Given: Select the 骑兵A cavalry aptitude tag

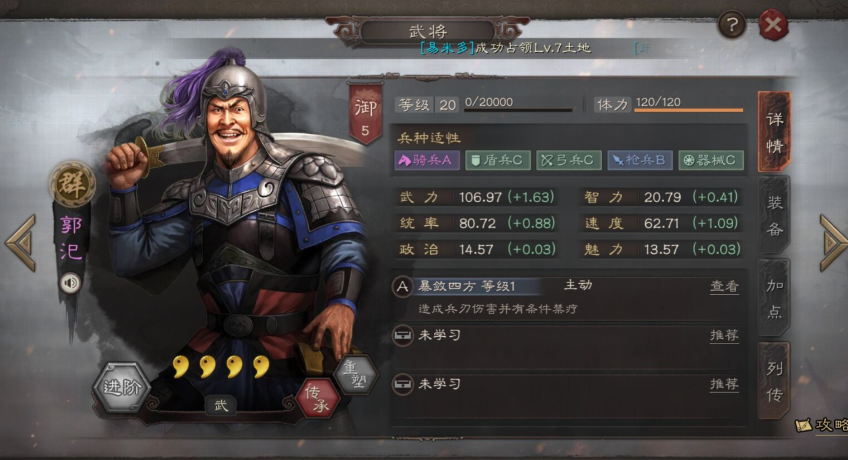Looking at the screenshot, I should point(427,160).
